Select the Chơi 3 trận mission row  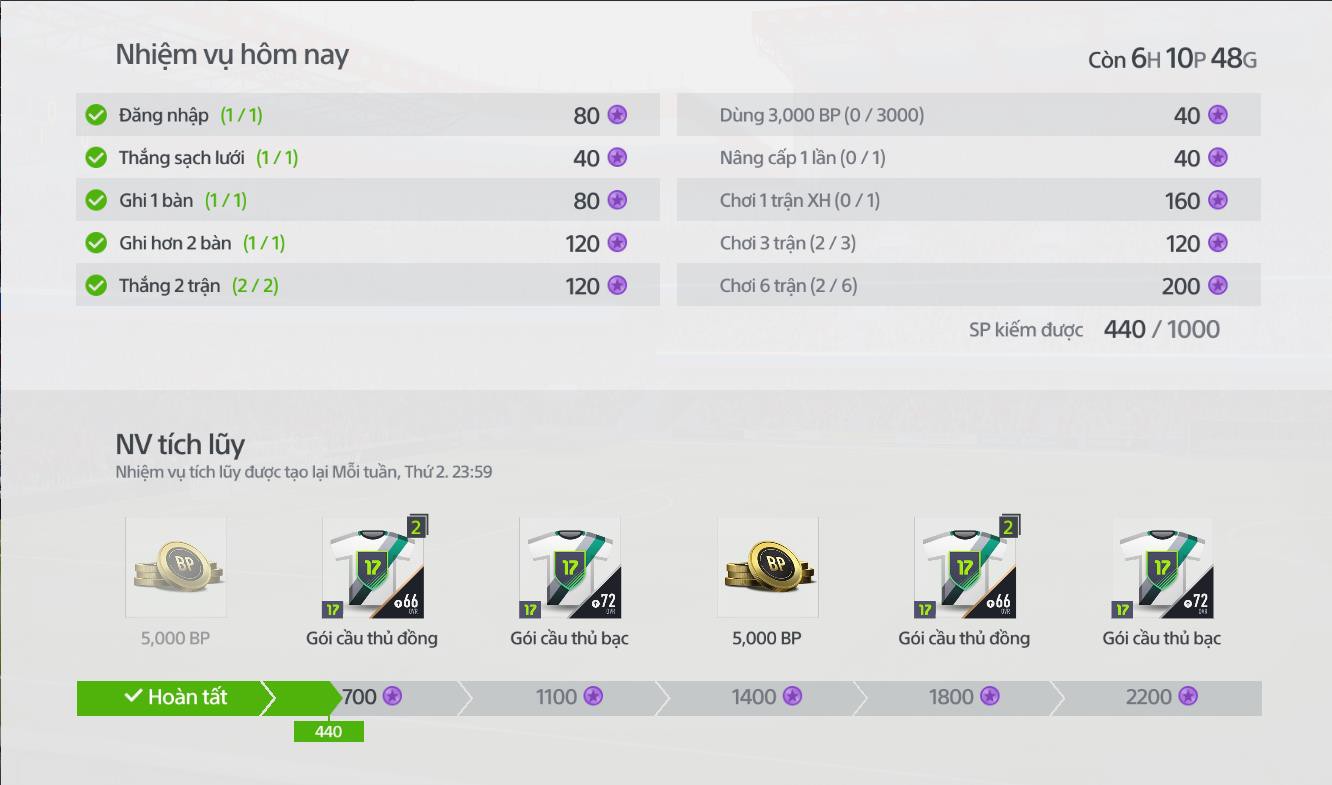tap(968, 243)
